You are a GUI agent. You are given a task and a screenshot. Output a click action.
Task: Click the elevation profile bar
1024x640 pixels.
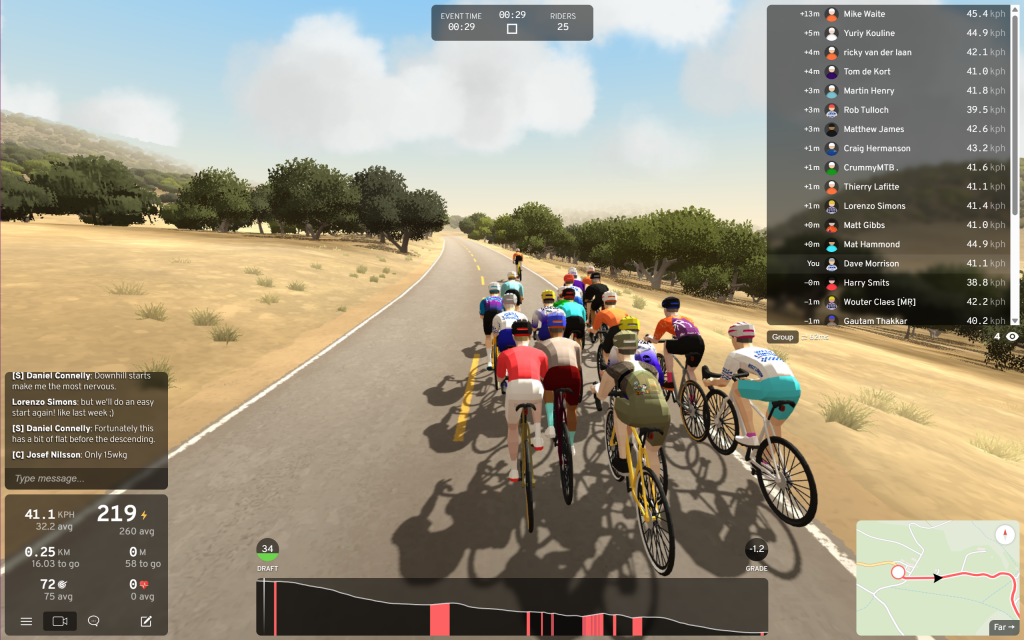511,607
